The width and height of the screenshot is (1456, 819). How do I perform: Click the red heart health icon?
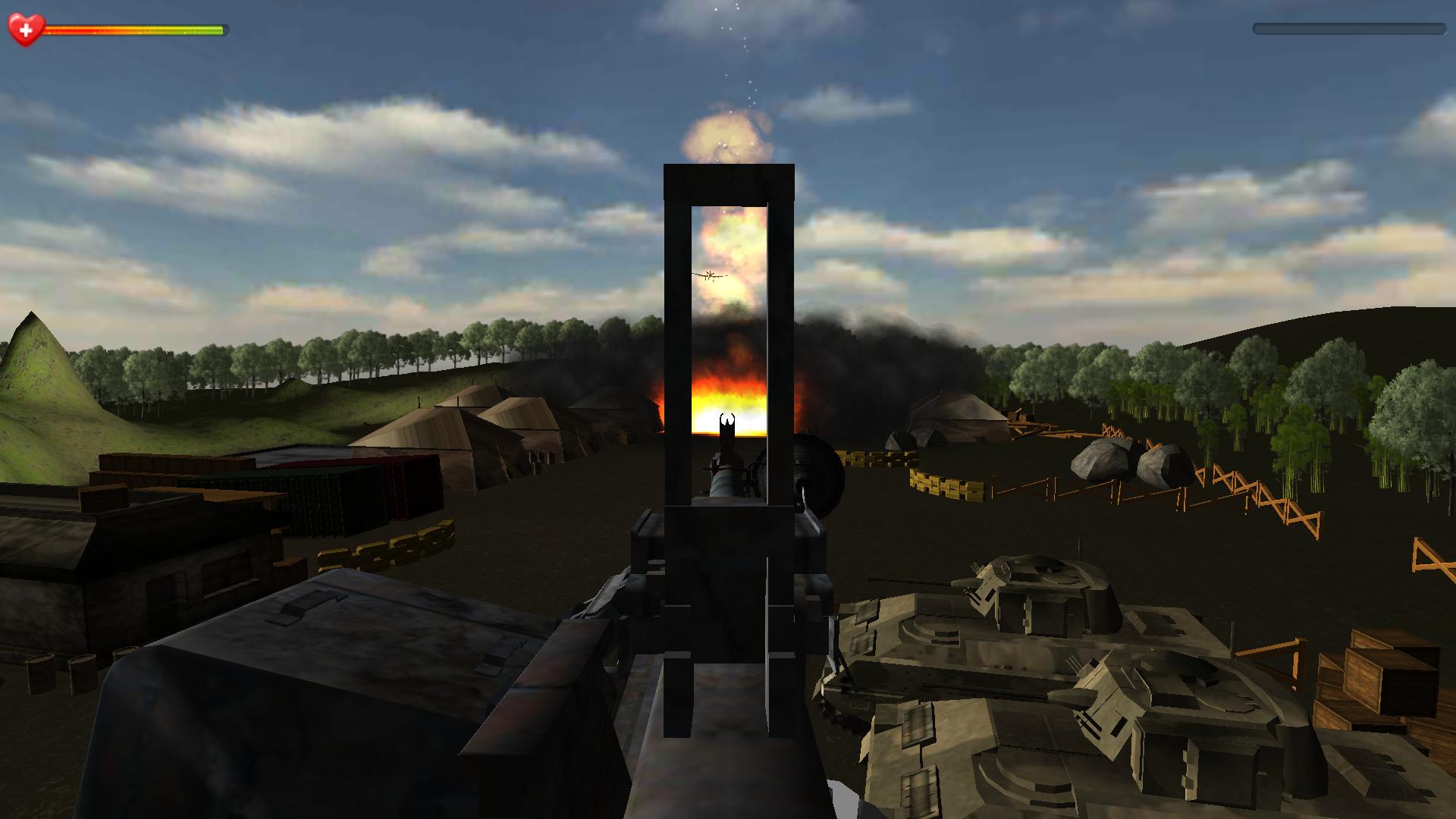pyautogui.click(x=25, y=30)
